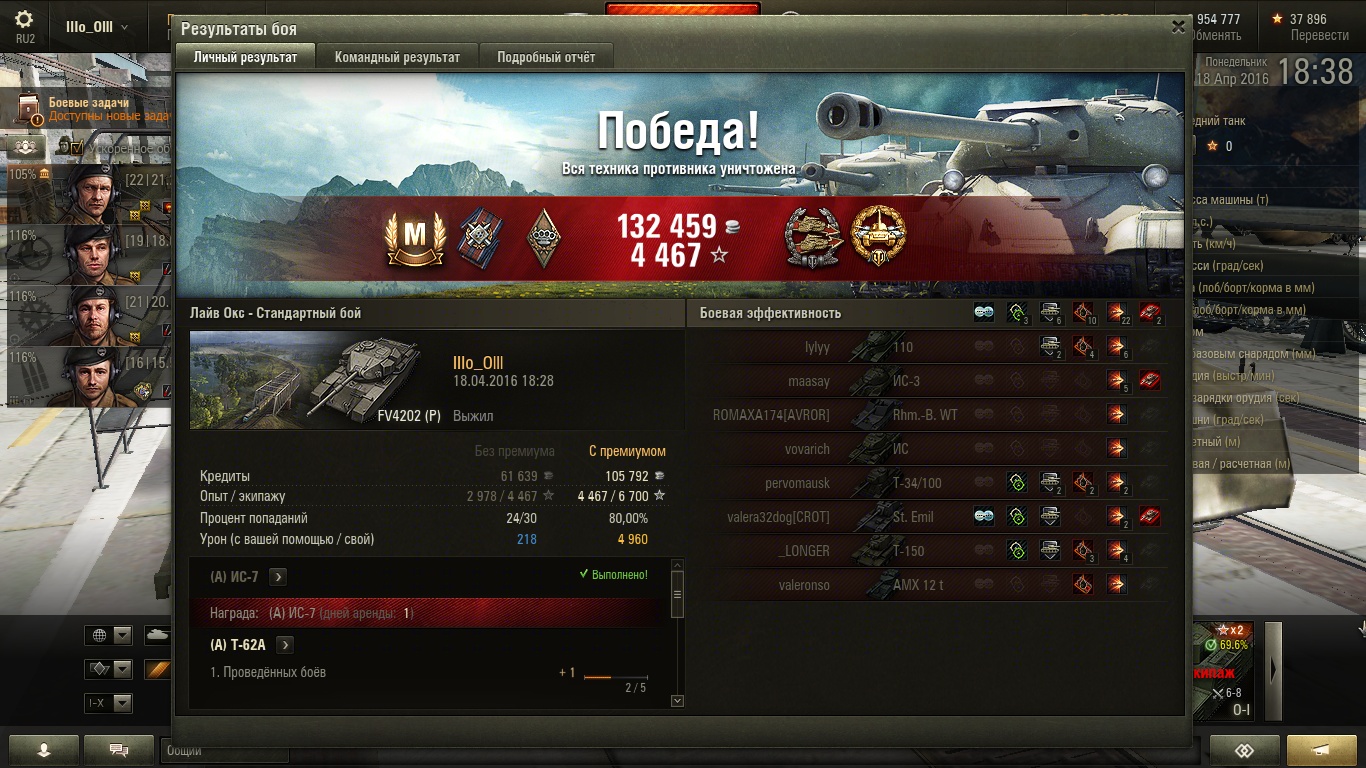The width and height of the screenshot is (1366, 768).
Task: Close the battle results window
Action: (1178, 27)
